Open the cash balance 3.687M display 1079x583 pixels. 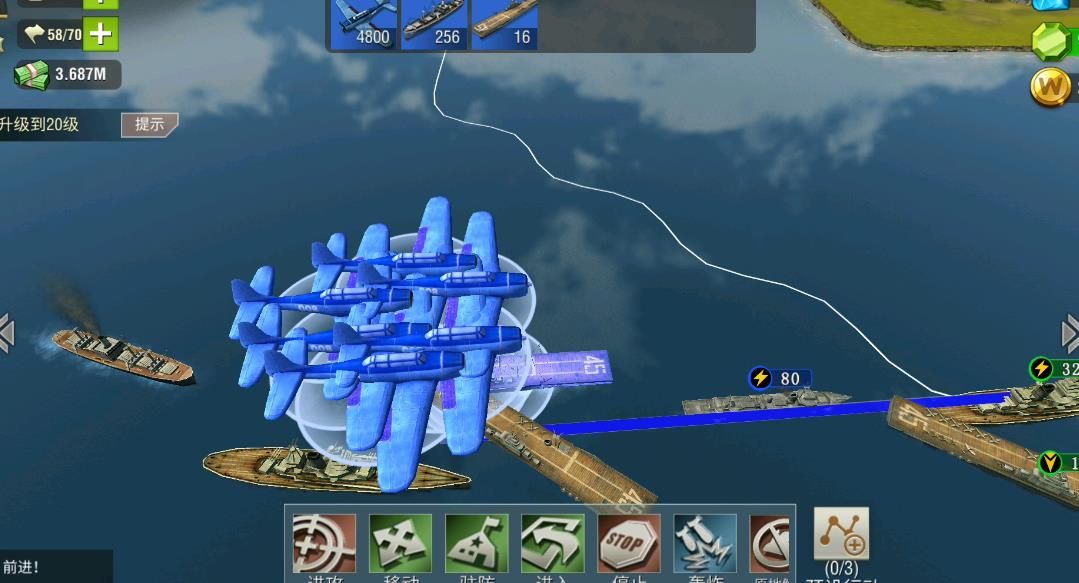coord(67,73)
